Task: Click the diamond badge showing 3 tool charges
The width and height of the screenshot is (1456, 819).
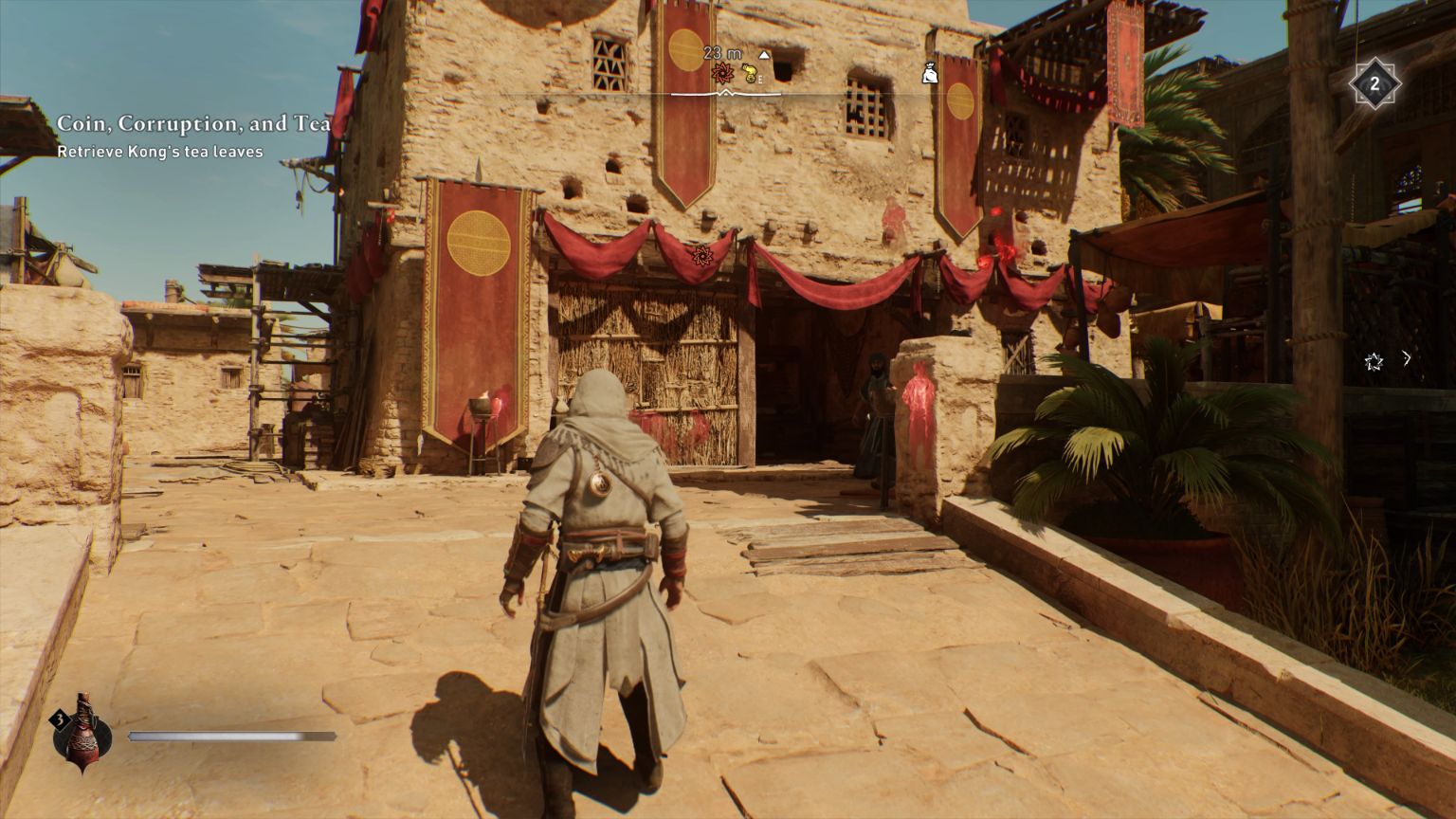Action: [59, 720]
